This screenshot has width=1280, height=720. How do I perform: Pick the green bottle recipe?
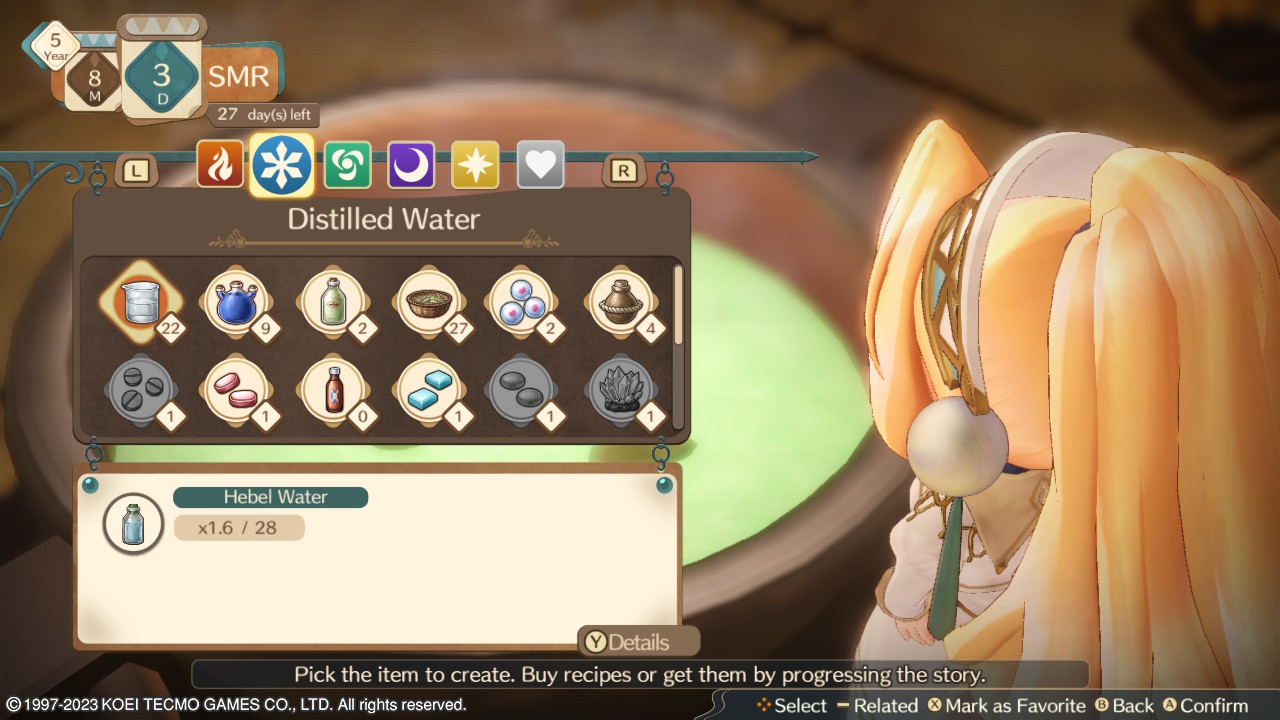click(332, 302)
